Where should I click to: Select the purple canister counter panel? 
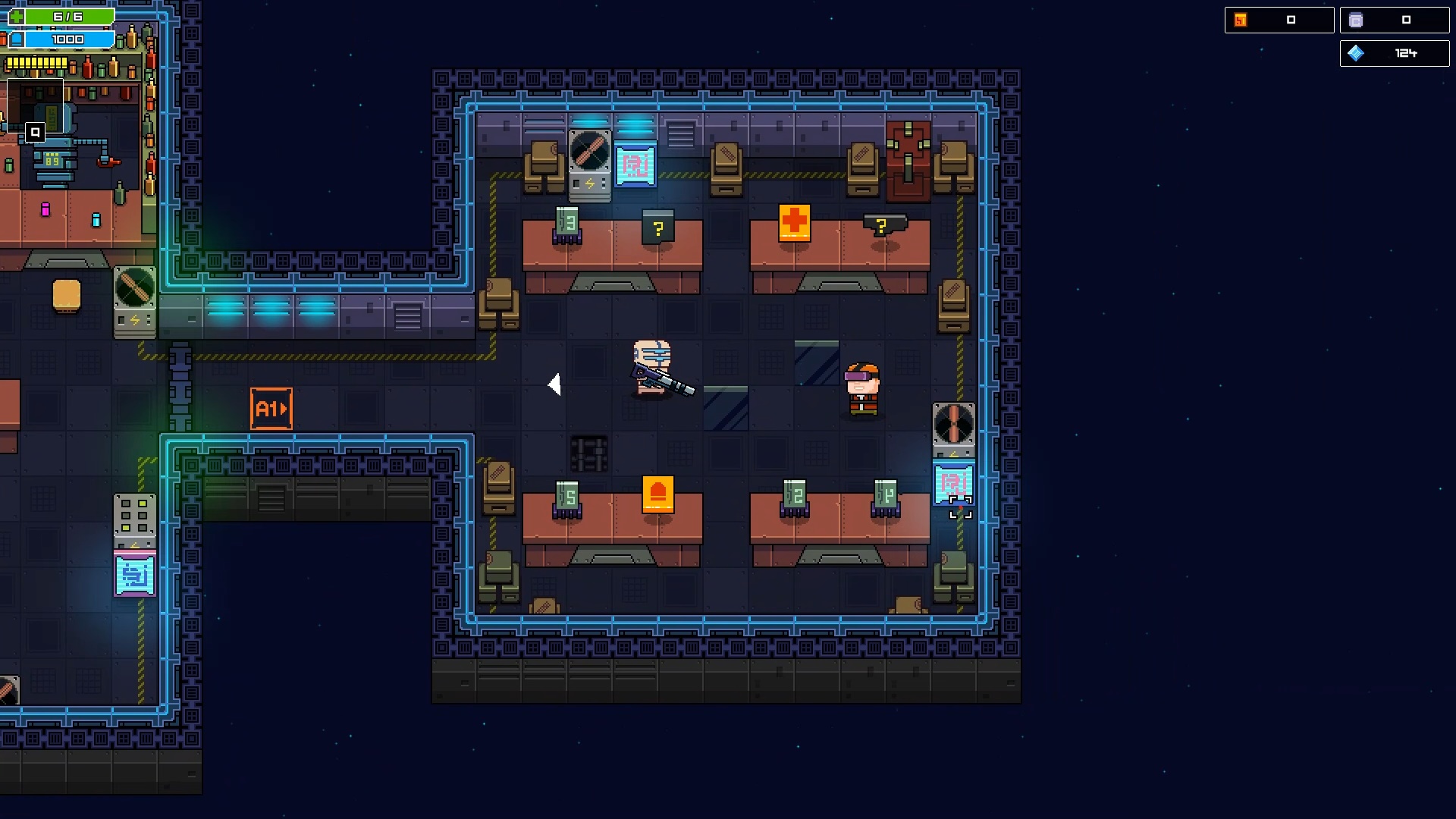click(x=1395, y=20)
